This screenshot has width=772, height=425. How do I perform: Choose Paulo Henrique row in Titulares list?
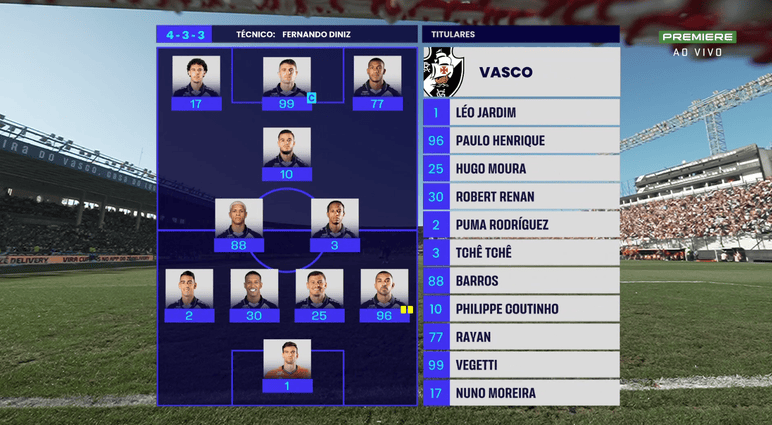coord(520,141)
